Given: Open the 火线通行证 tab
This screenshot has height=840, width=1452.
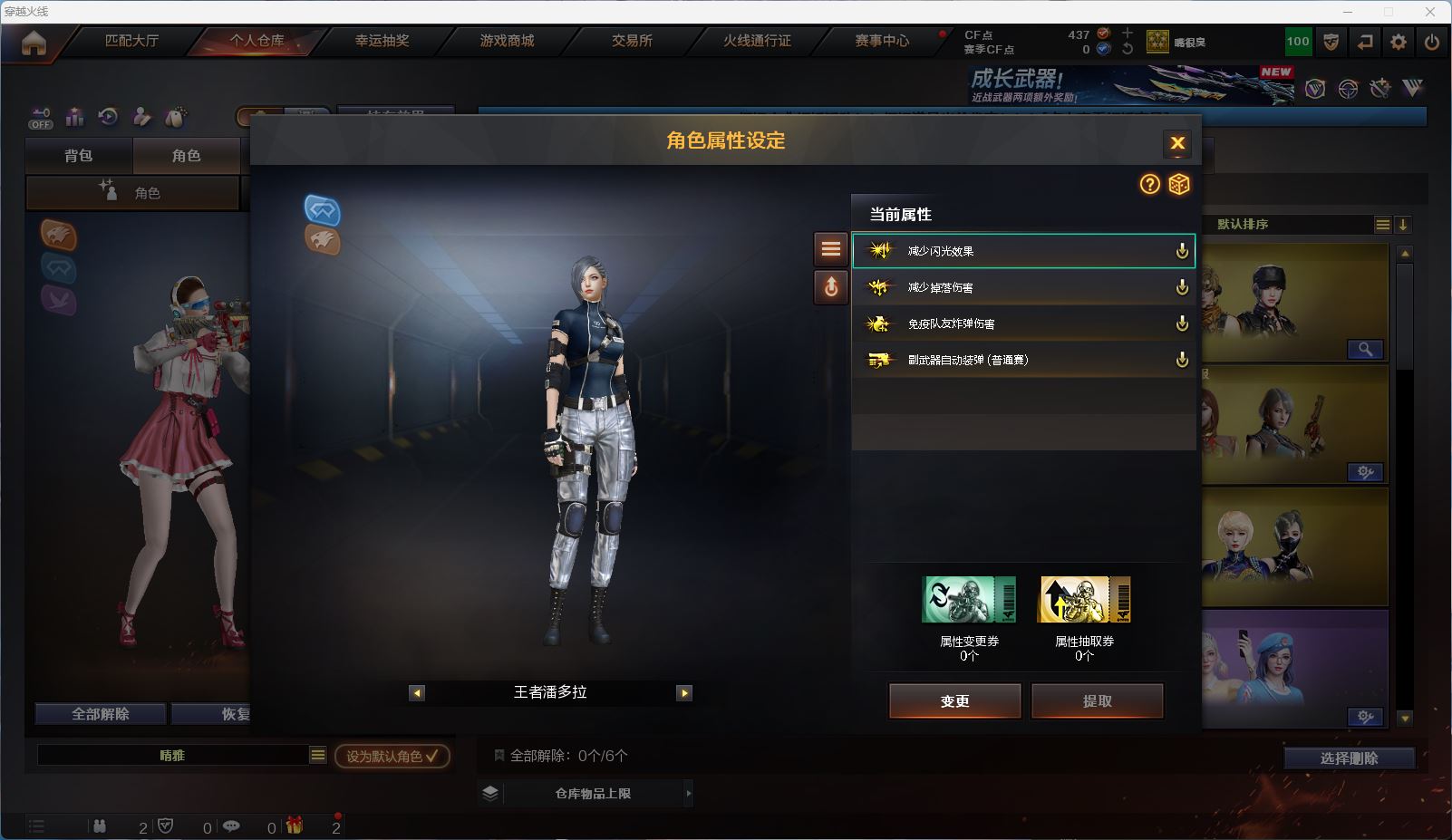Looking at the screenshot, I should (757, 41).
